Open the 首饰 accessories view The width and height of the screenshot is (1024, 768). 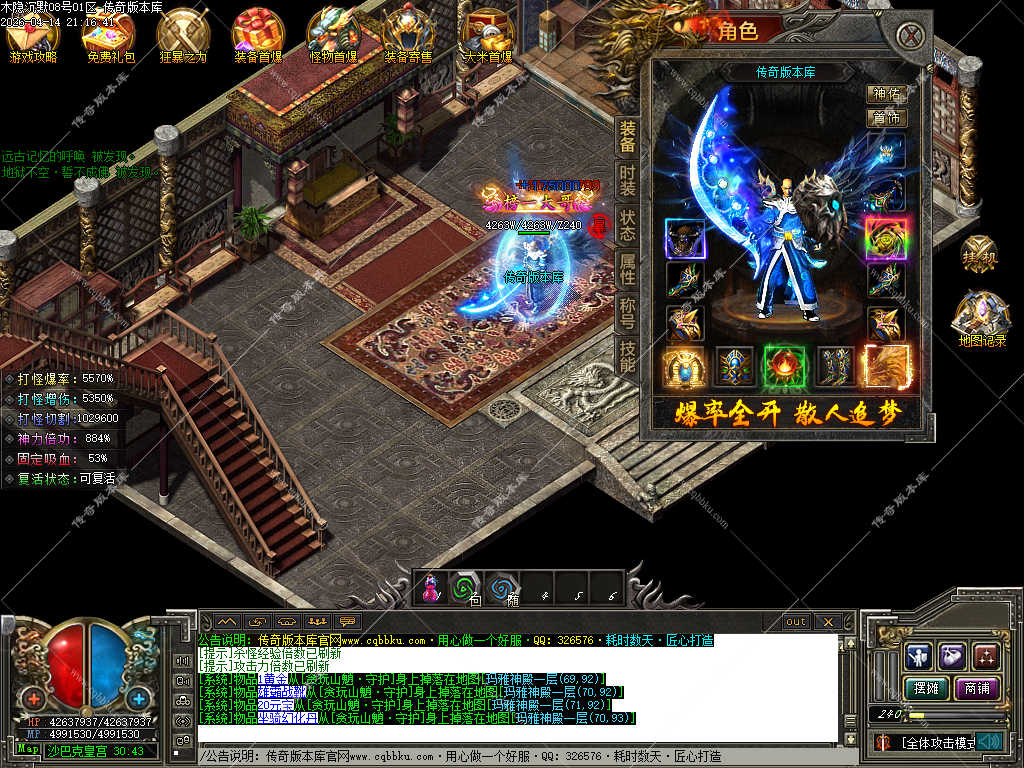pyautogui.click(x=886, y=118)
